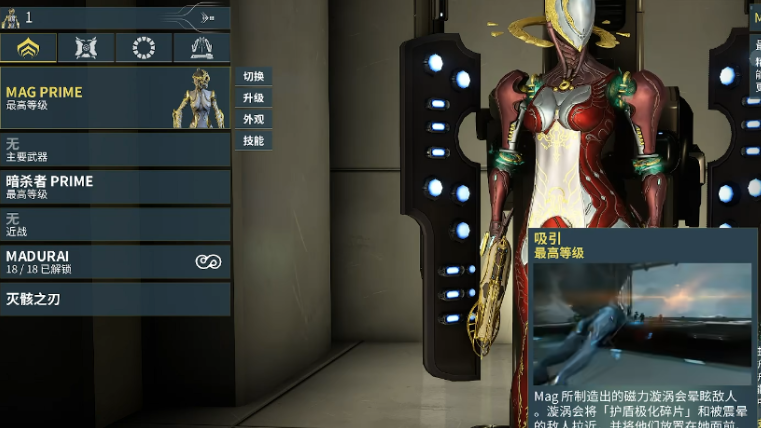Choose the 外观 (appearance) button

tap(253, 119)
